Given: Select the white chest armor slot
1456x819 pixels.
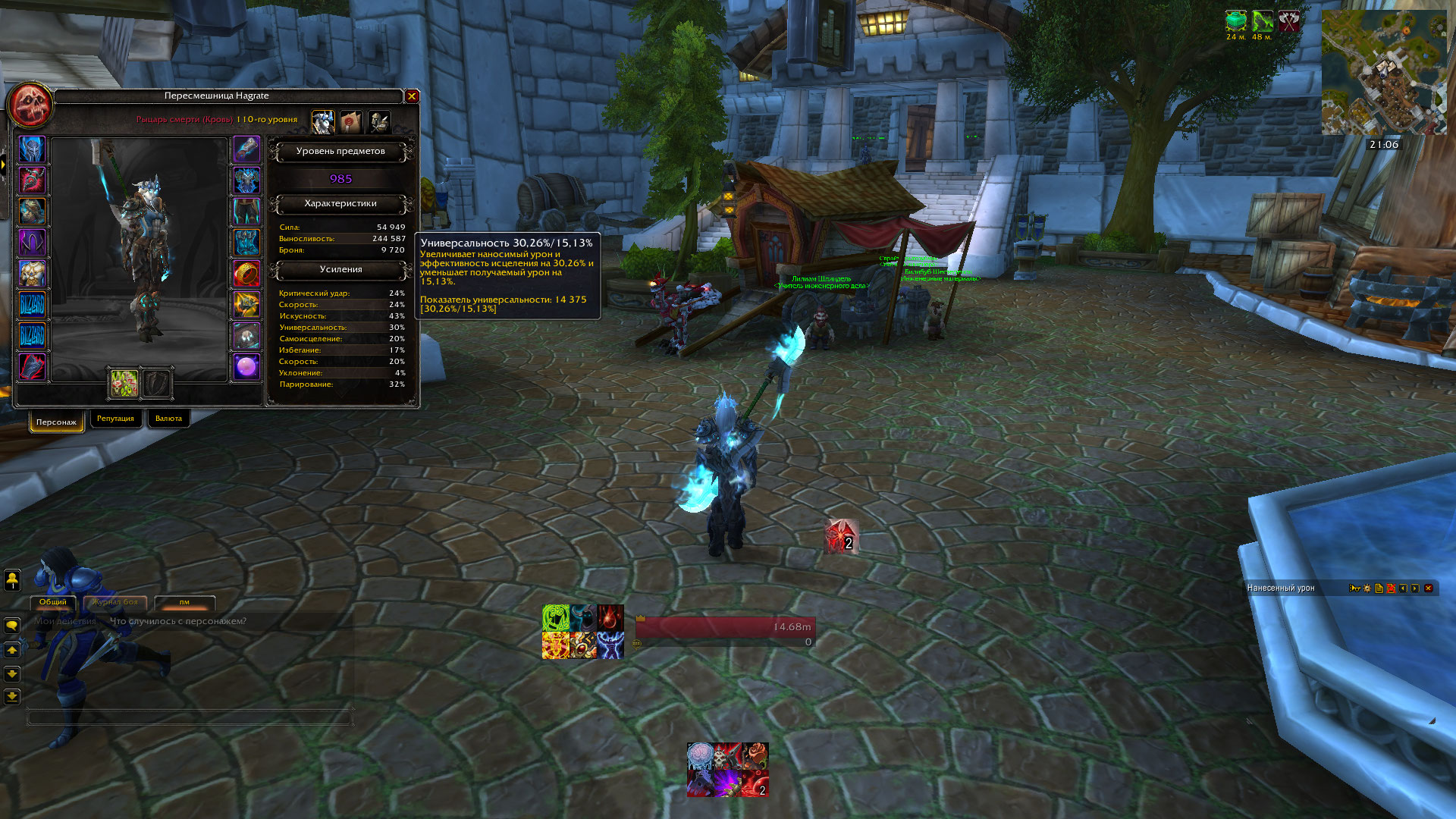Looking at the screenshot, I should click(x=32, y=274).
